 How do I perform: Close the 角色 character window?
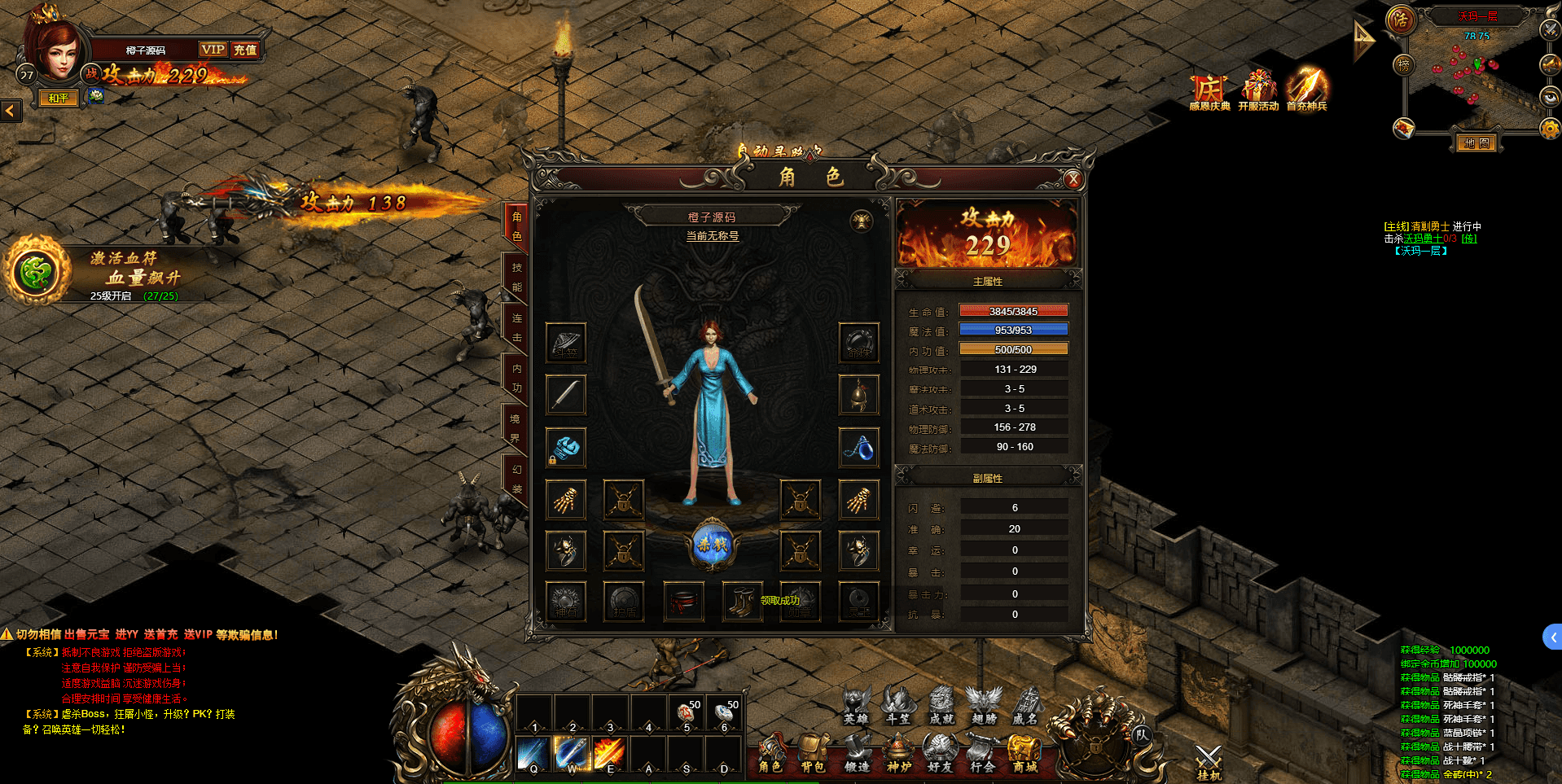pos(1073,180)
